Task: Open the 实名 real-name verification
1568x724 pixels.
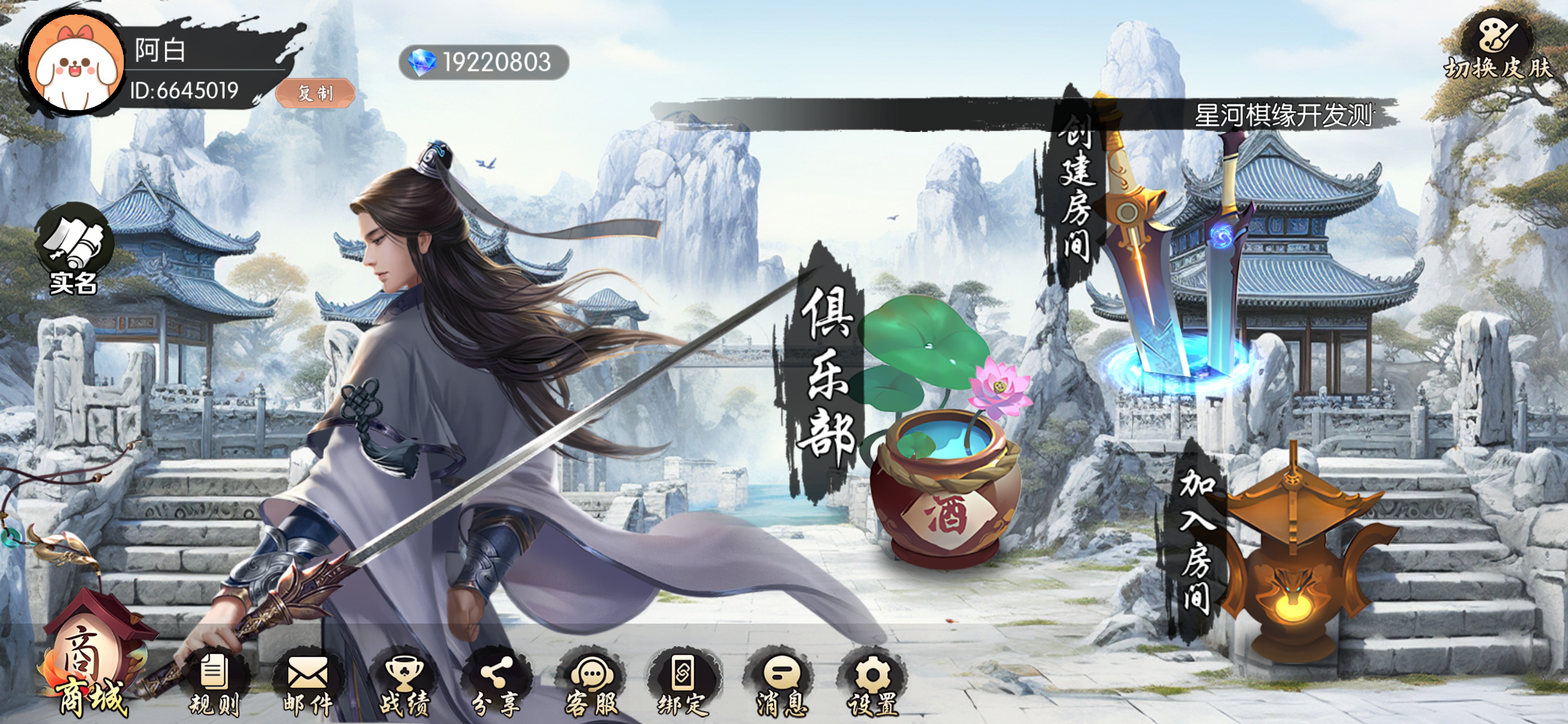Action: [x=74, y=249]
